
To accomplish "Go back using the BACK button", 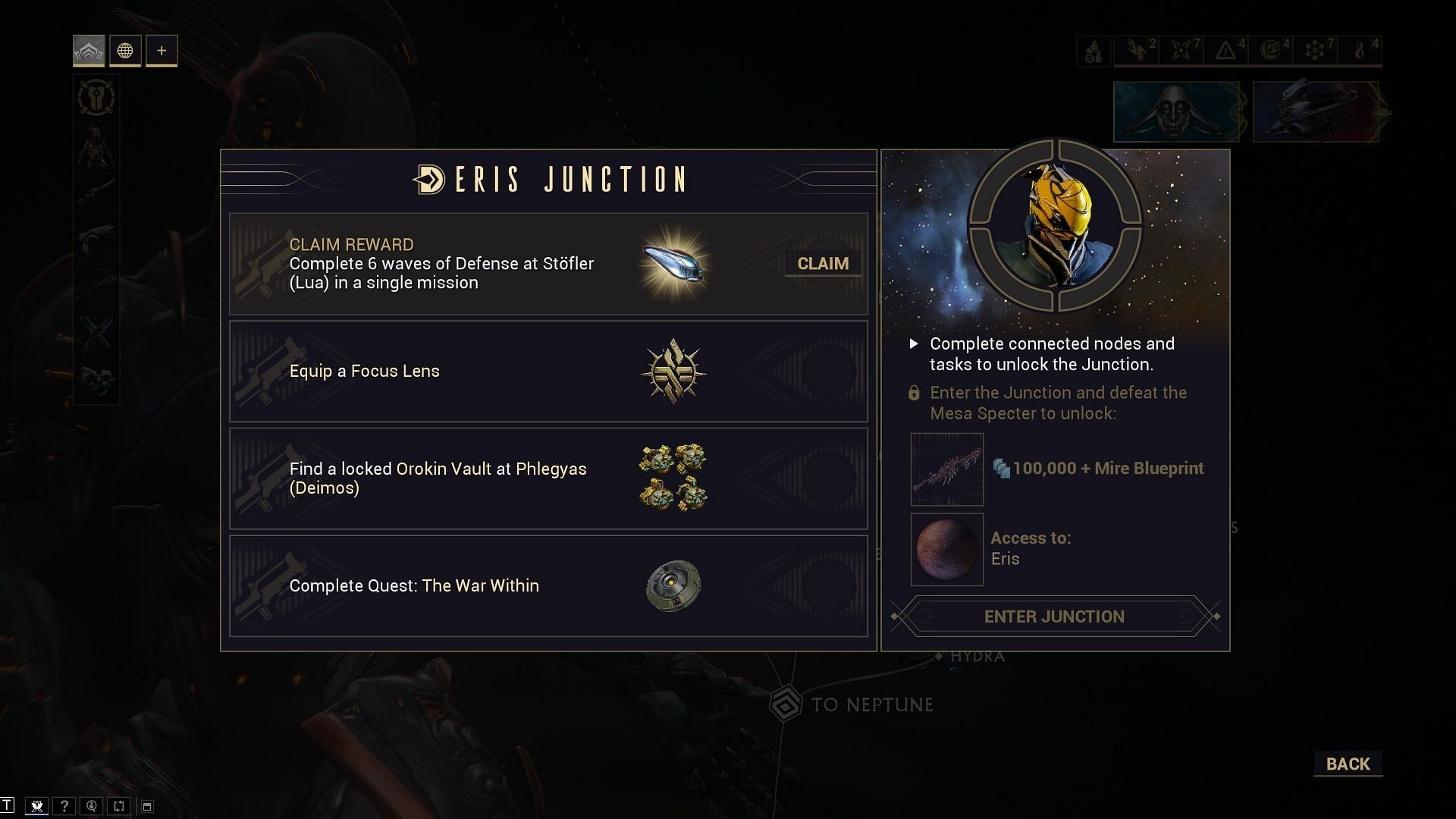I will tap(1348, 764).
